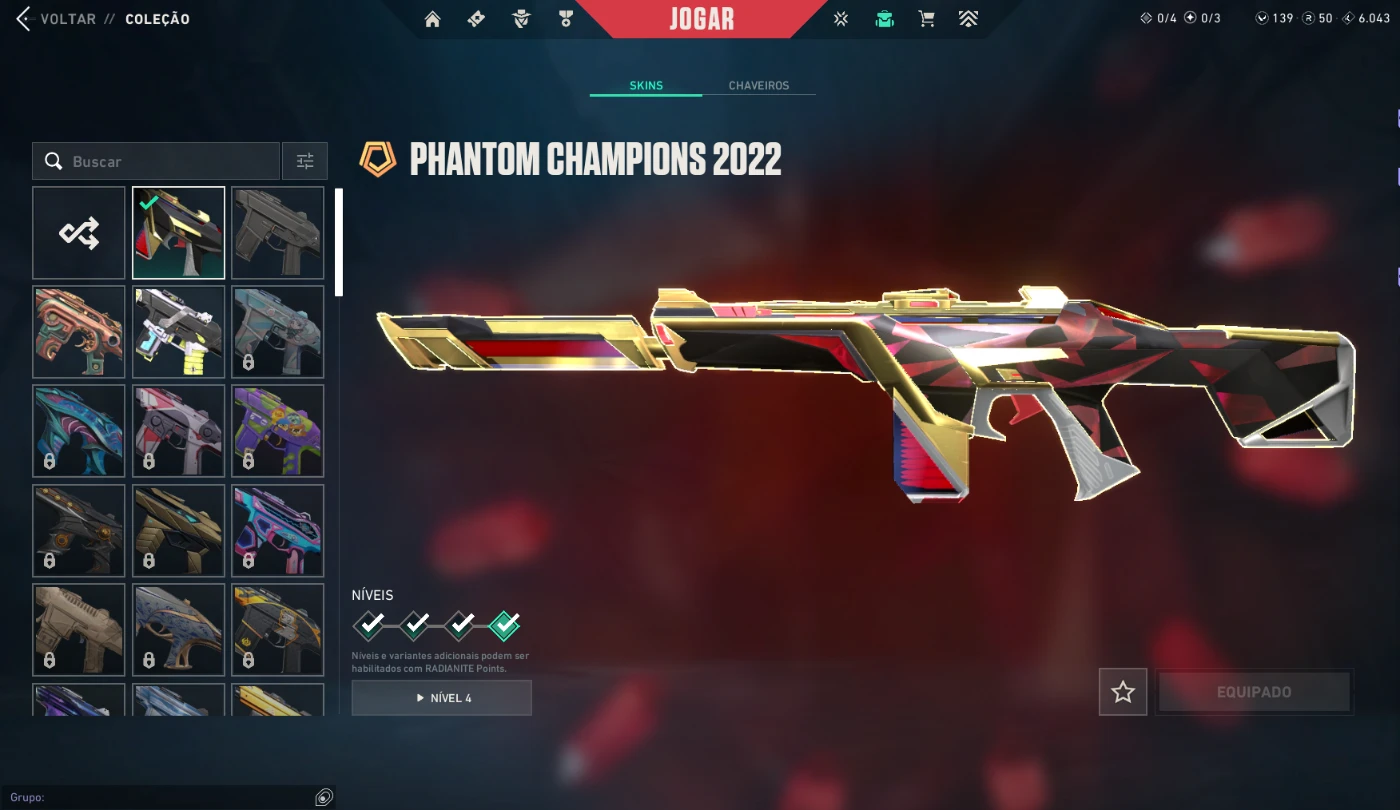Play the Nível 4 preview video
The height and width of the screenshot is (810, 1400).
tap(441, 698)
